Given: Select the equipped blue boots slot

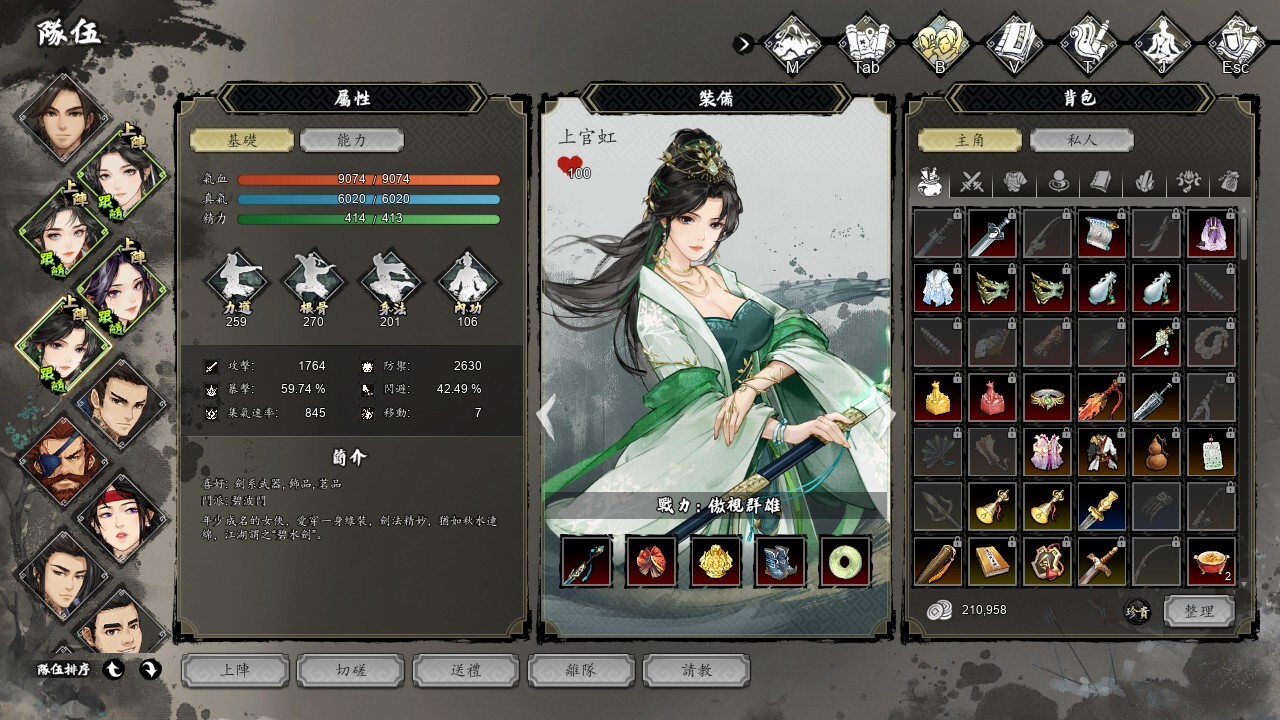Looking at the screenshot, I should point(781,561).
